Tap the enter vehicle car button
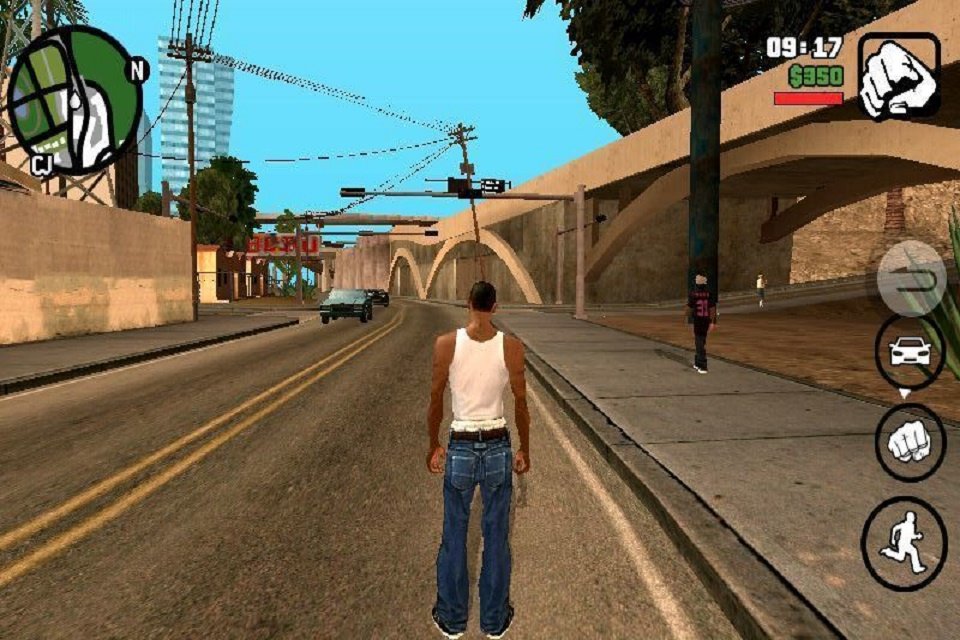This screenshot has width=960, height=640. (909, 351)
